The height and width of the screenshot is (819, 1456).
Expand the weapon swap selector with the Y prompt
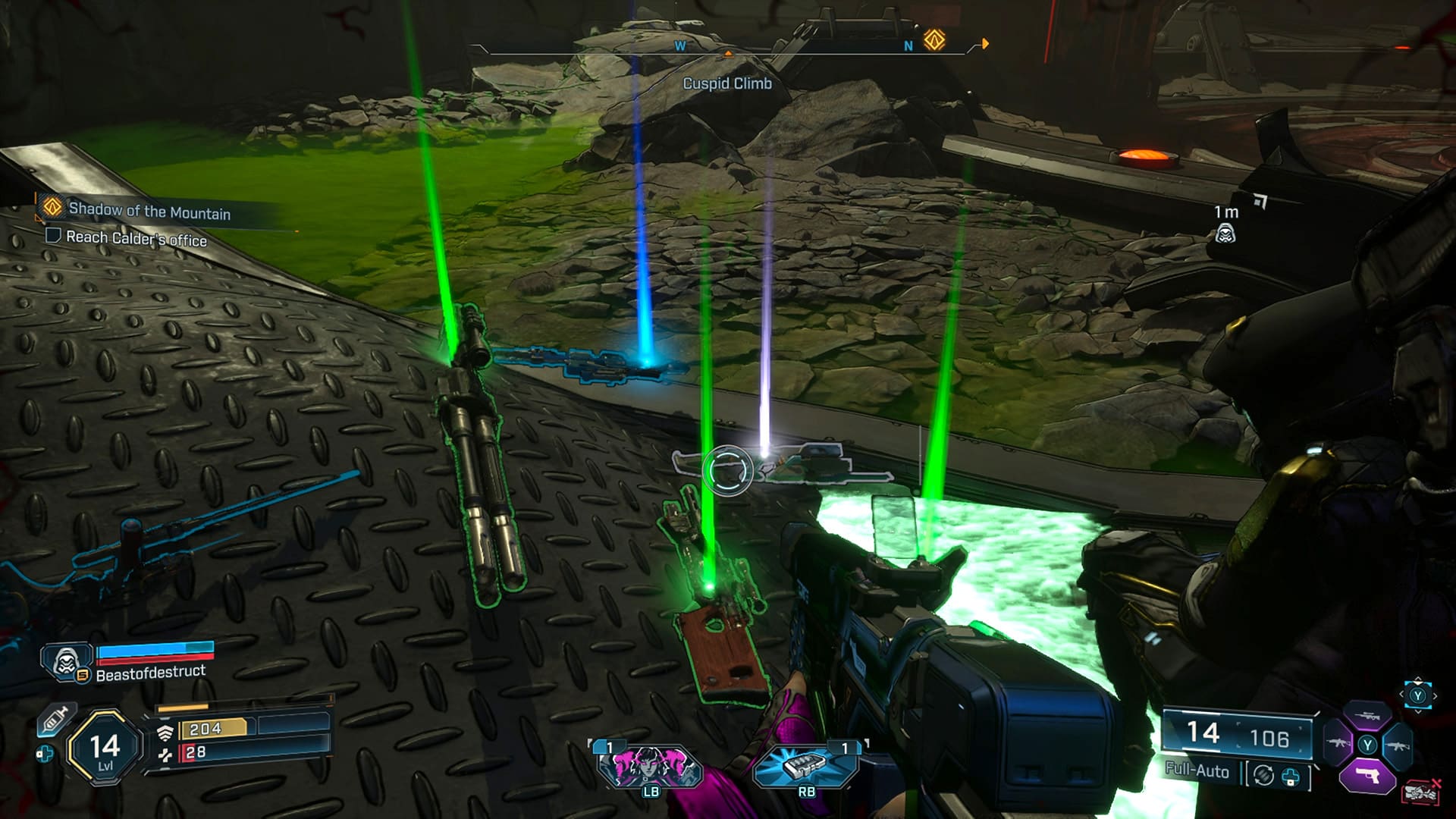tap(1418, 695)
